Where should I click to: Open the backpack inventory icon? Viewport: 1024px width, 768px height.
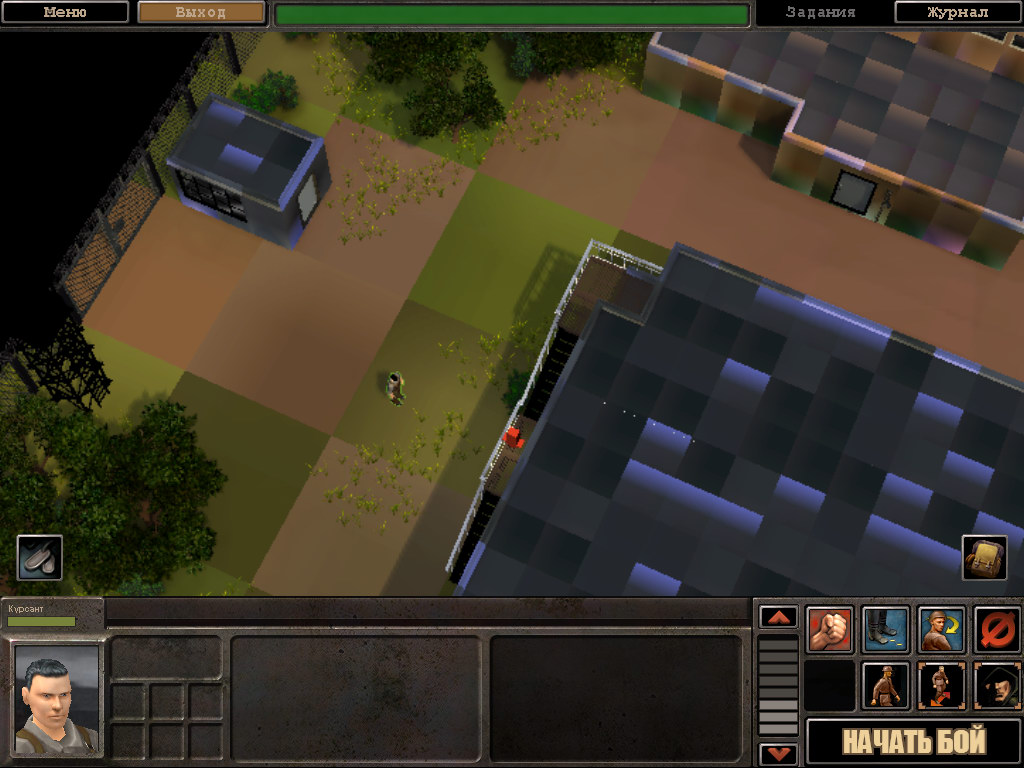pyautogui.click(x=984, y=557)
